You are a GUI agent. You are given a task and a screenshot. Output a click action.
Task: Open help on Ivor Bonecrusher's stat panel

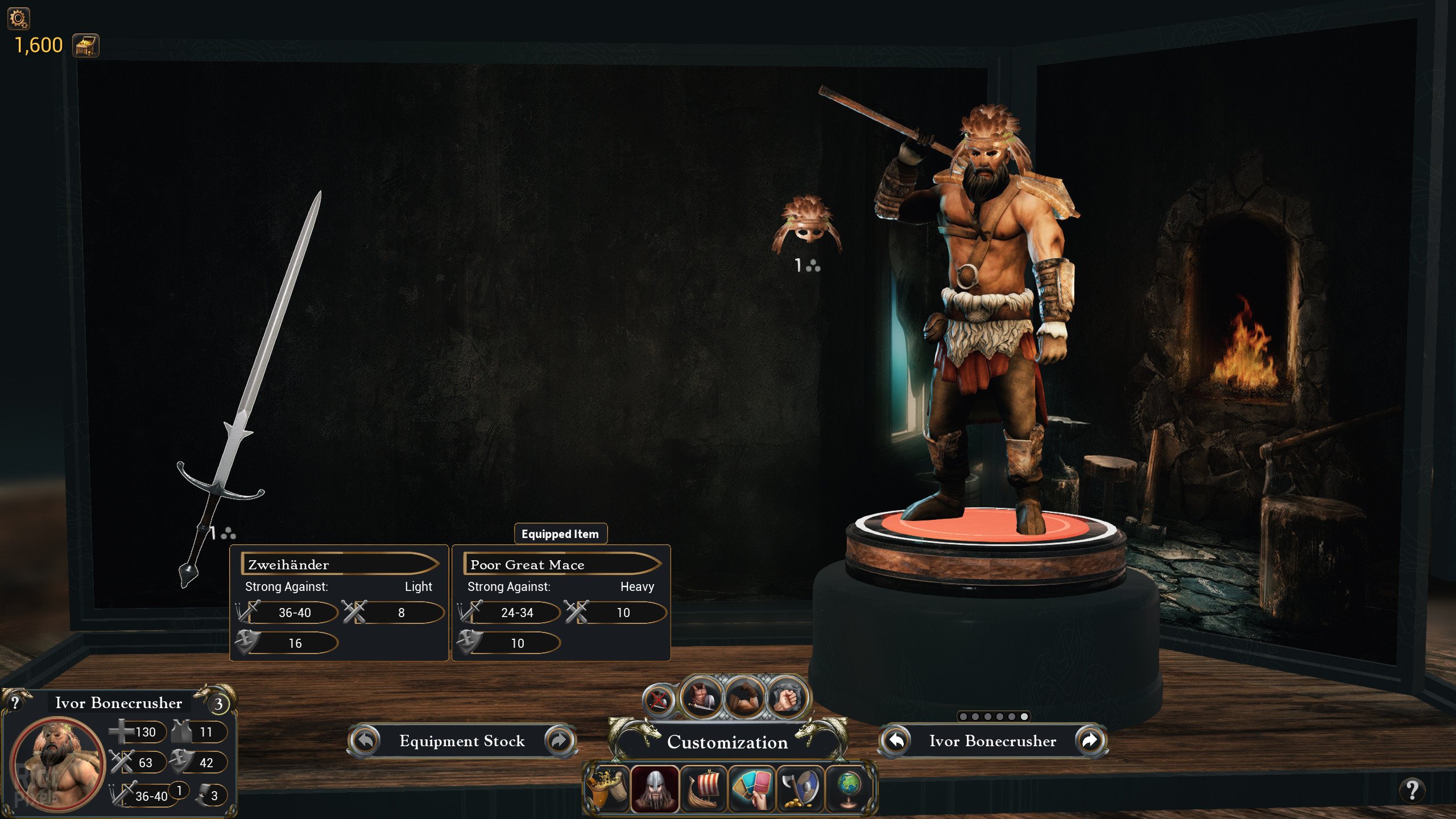pyautogui.click(x=15, y=702)
